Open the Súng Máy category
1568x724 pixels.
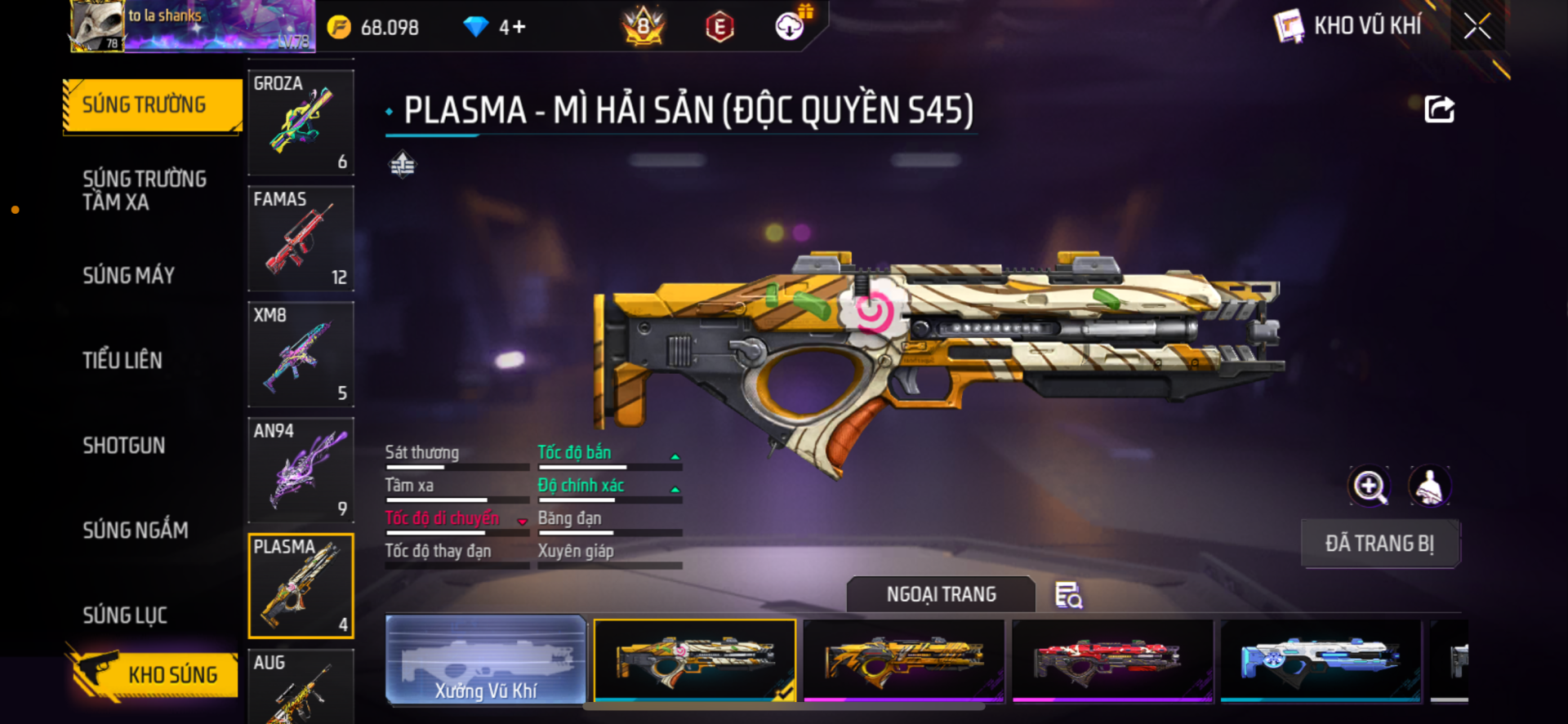click(129, 275)
